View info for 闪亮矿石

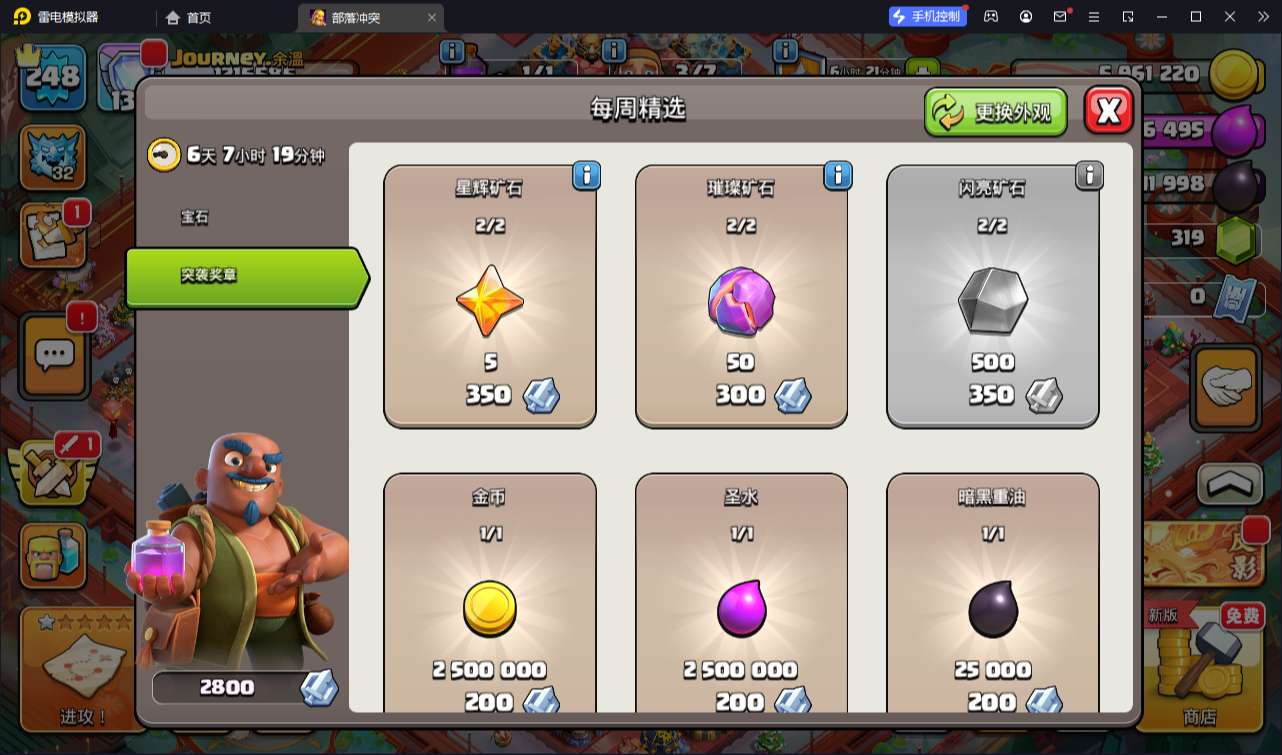pos(1088,176)
